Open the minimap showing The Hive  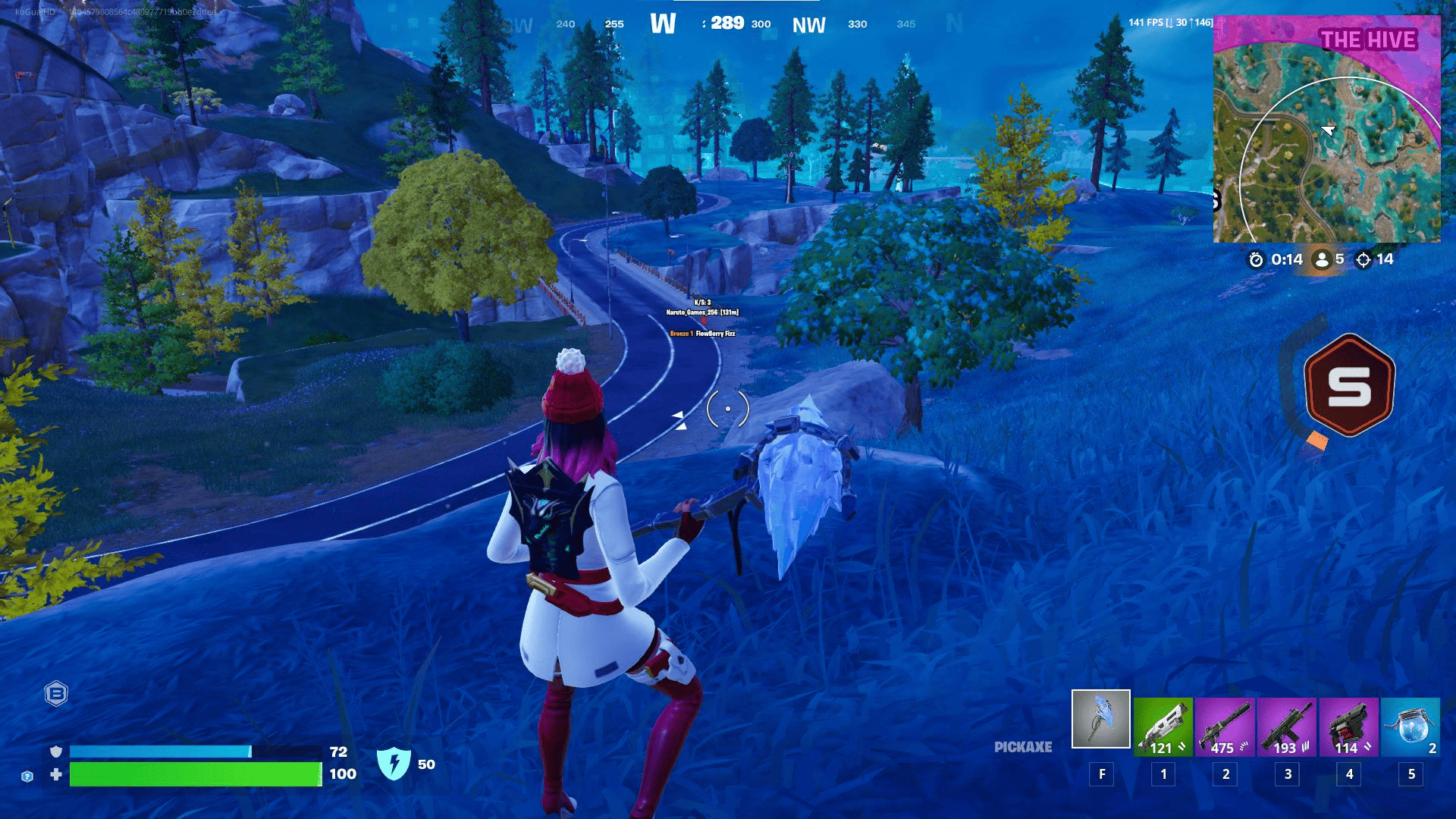coord(1326,129)
